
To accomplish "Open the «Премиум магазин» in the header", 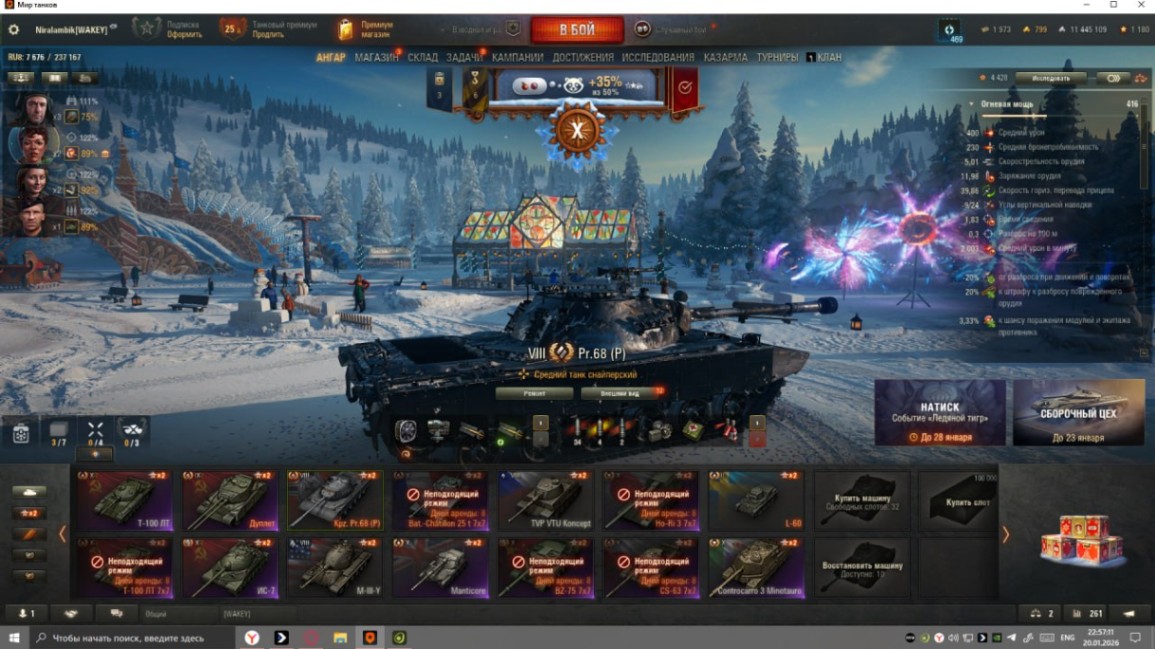I will (x=364, y=30).
